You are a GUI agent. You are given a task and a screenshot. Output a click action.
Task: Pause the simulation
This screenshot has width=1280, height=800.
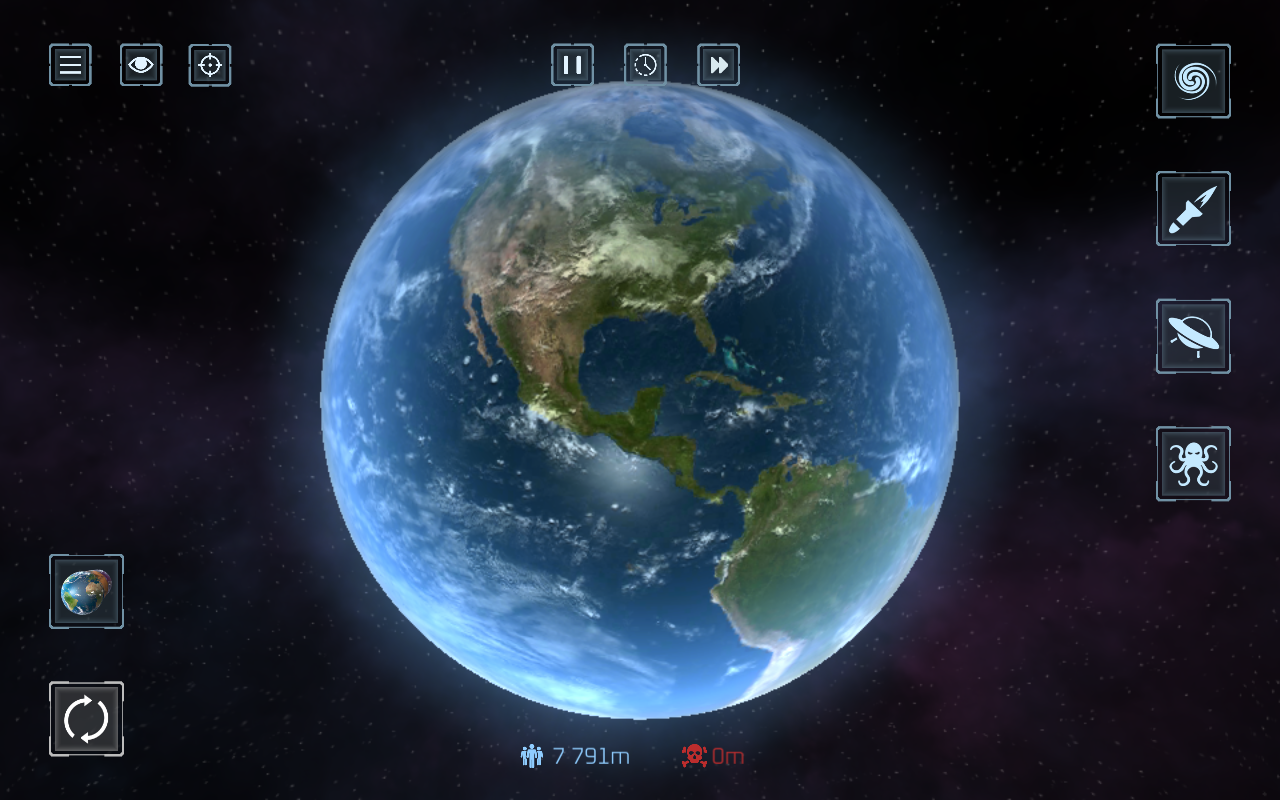[x=572, y=65]
